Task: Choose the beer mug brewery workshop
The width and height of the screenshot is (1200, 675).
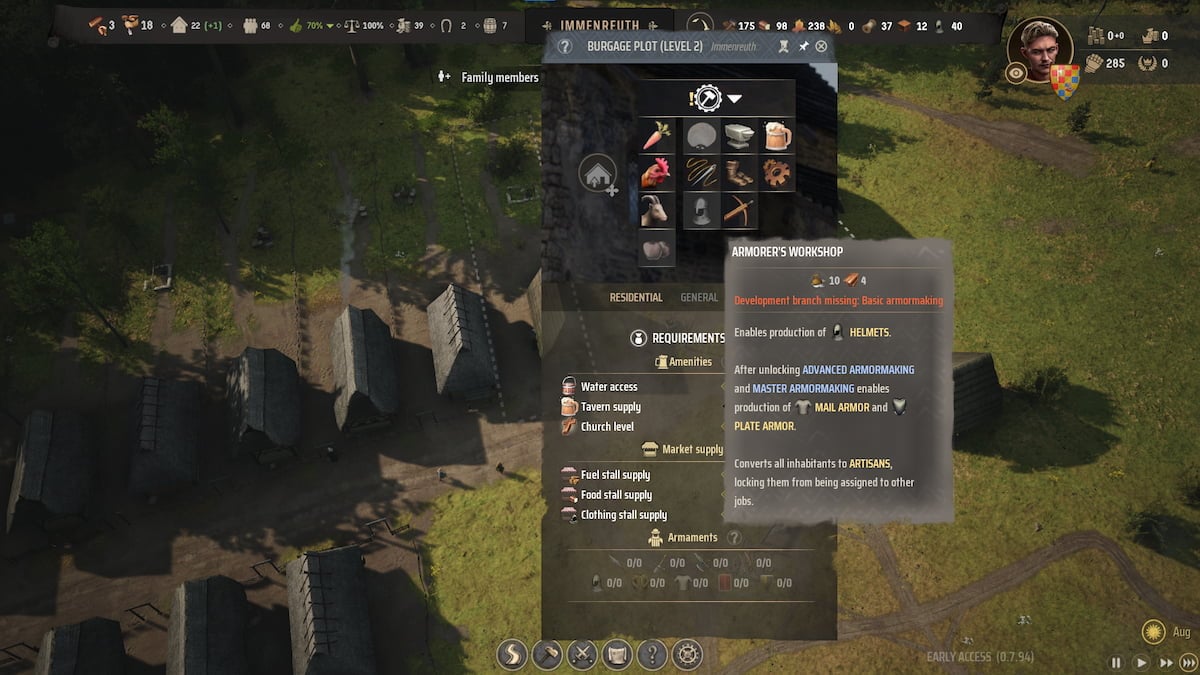Action: click(776, 136)
